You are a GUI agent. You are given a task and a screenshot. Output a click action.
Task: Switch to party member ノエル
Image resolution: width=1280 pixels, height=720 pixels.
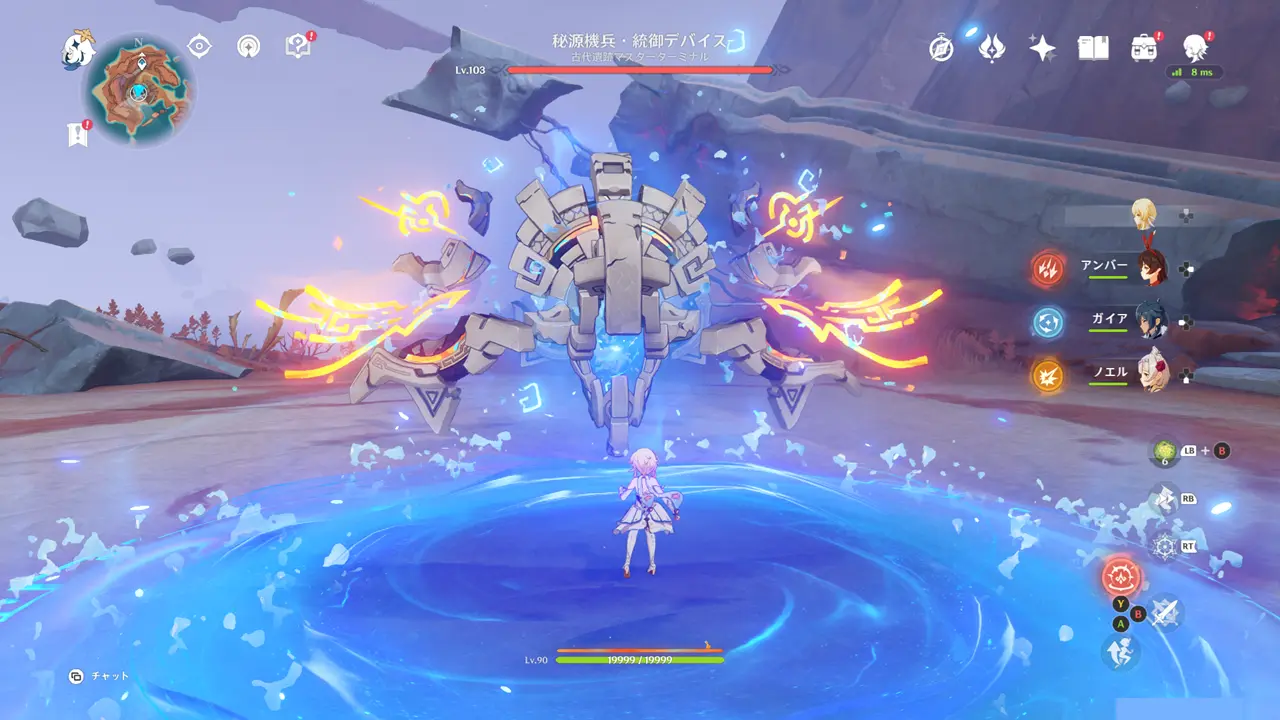1150,375
